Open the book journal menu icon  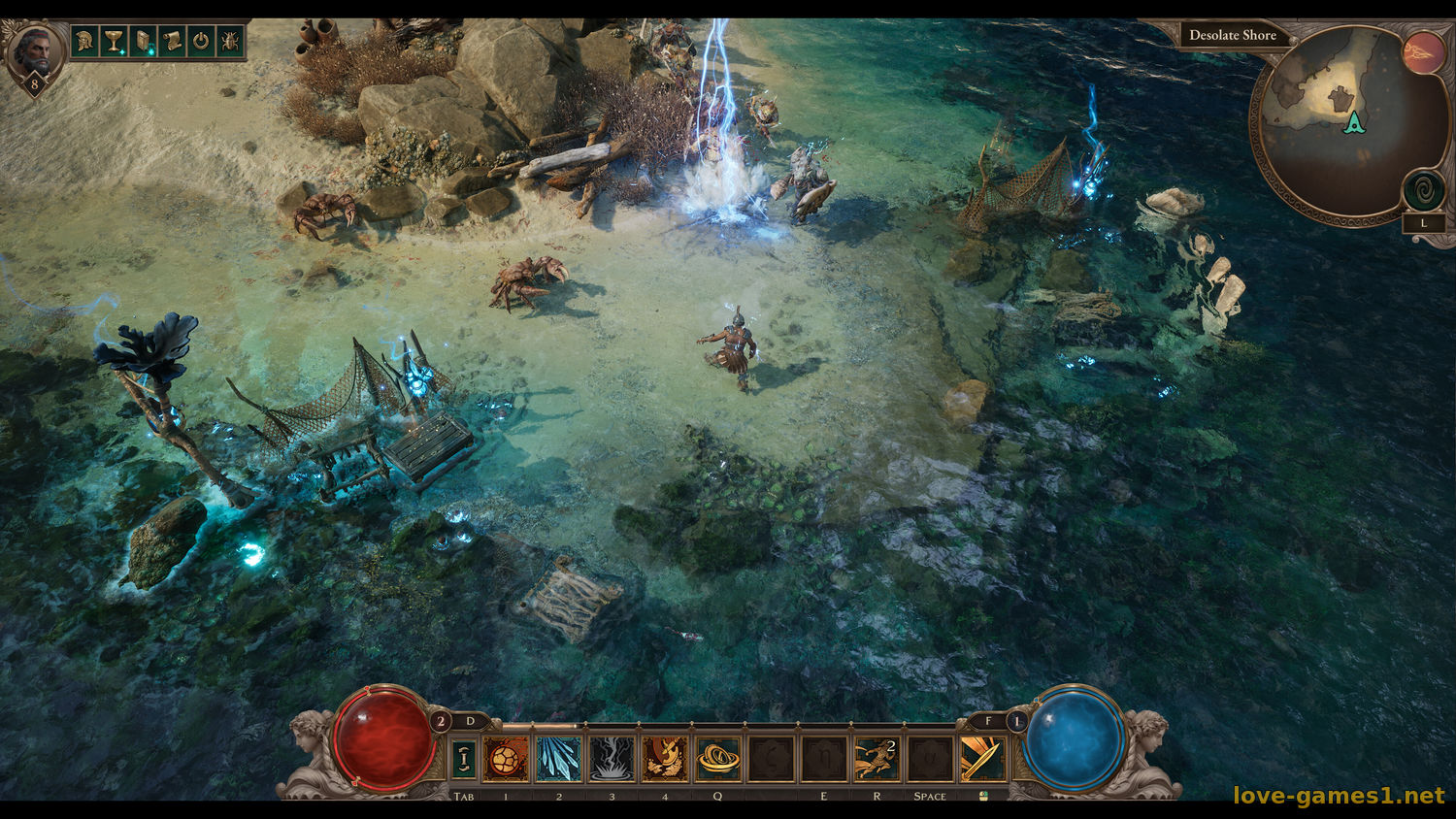coord(144,42)
